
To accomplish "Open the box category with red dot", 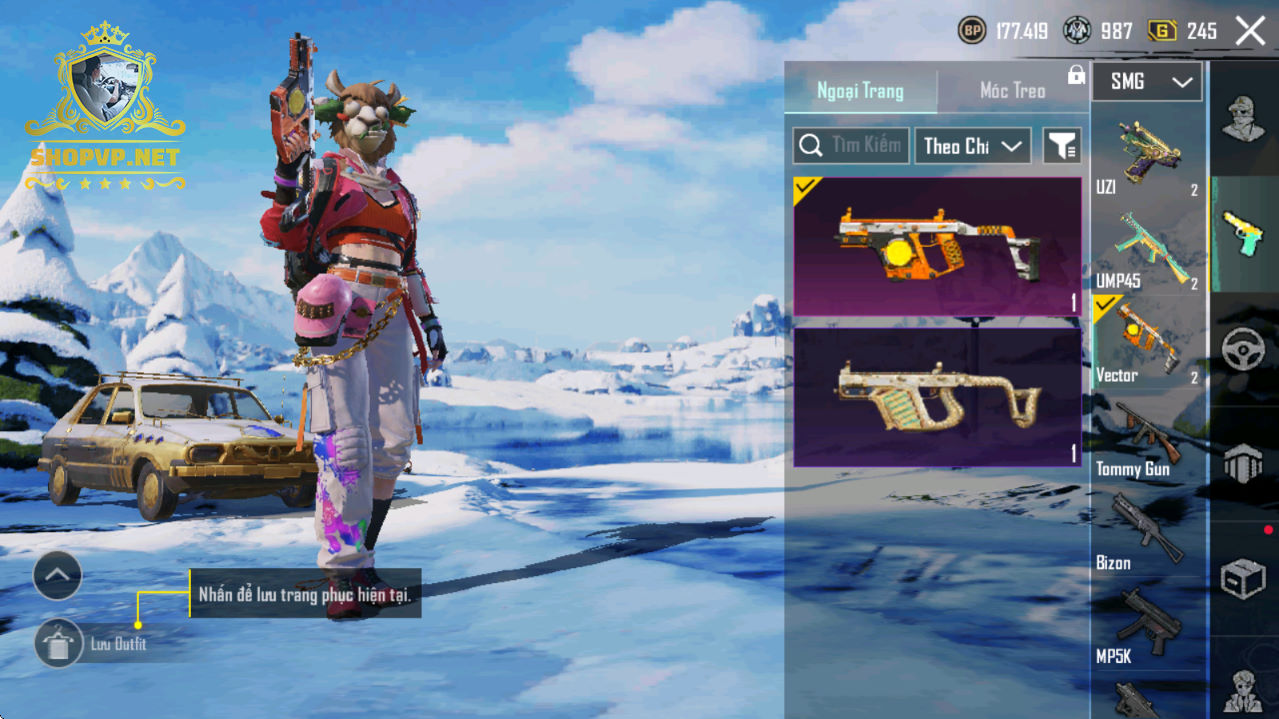I will pos(1243,577).
